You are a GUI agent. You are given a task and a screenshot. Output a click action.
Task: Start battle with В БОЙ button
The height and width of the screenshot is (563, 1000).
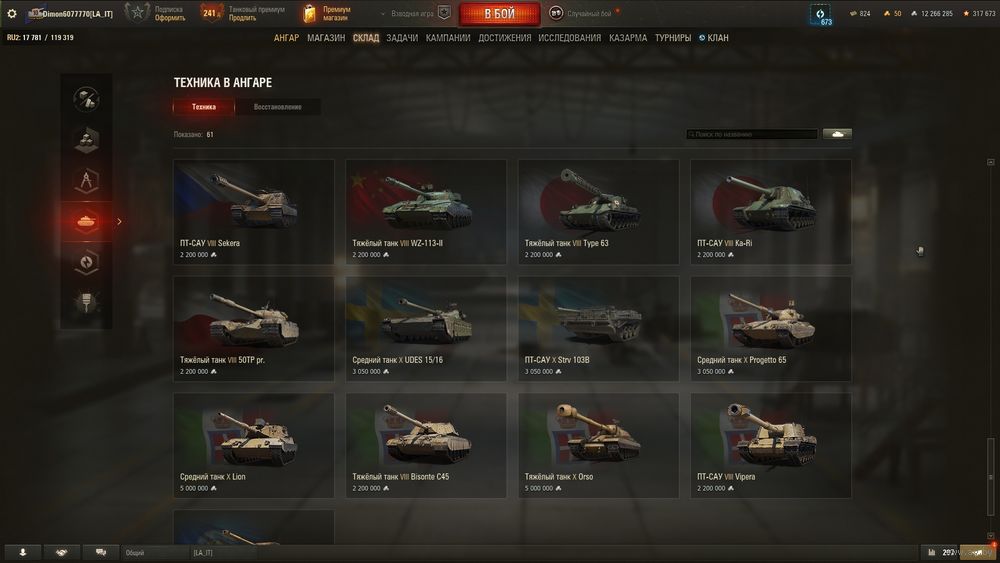pyautogui.click(x=500, y=14)
